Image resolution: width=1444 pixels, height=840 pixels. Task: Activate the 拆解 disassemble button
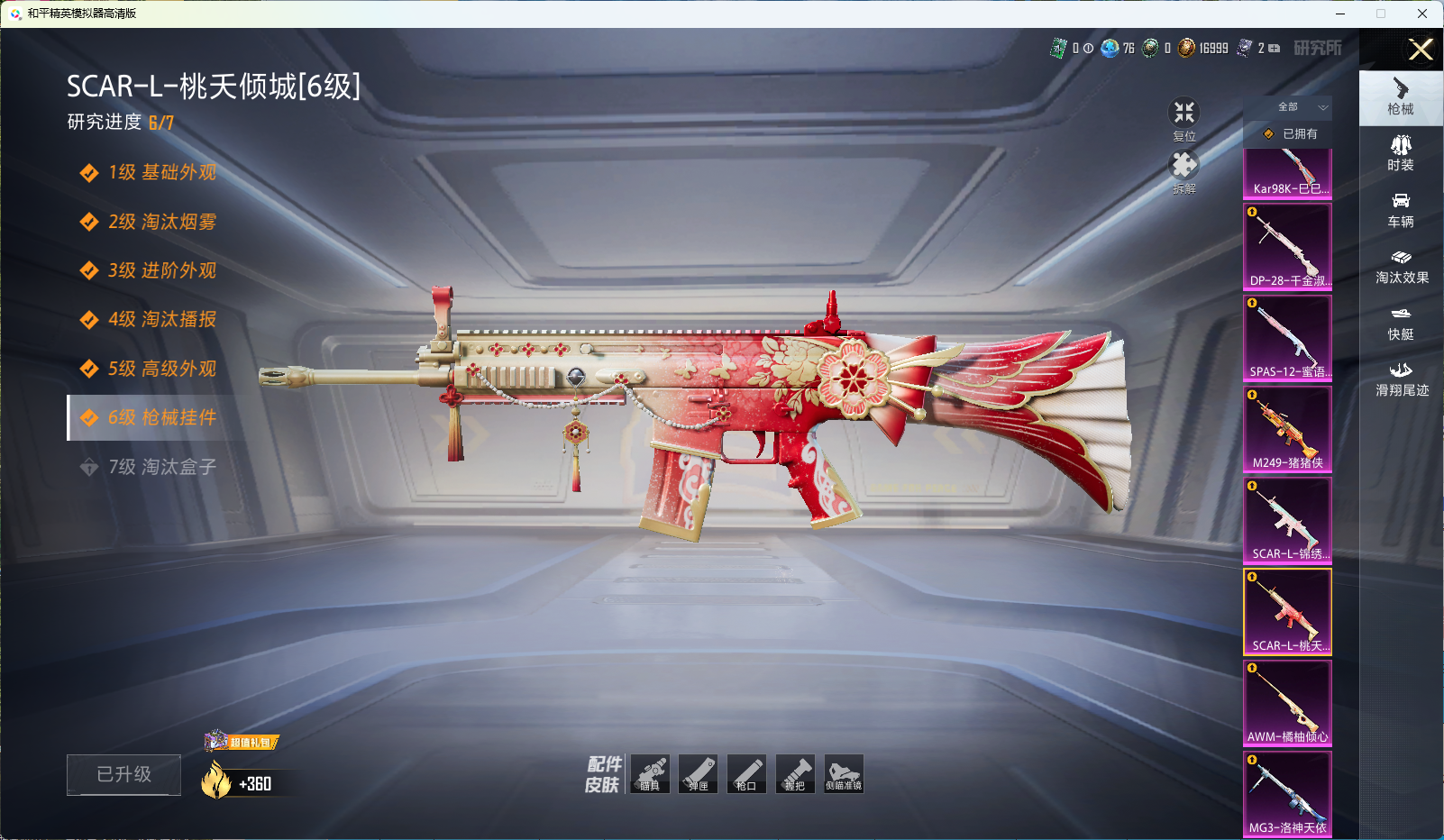[1184, 169]
